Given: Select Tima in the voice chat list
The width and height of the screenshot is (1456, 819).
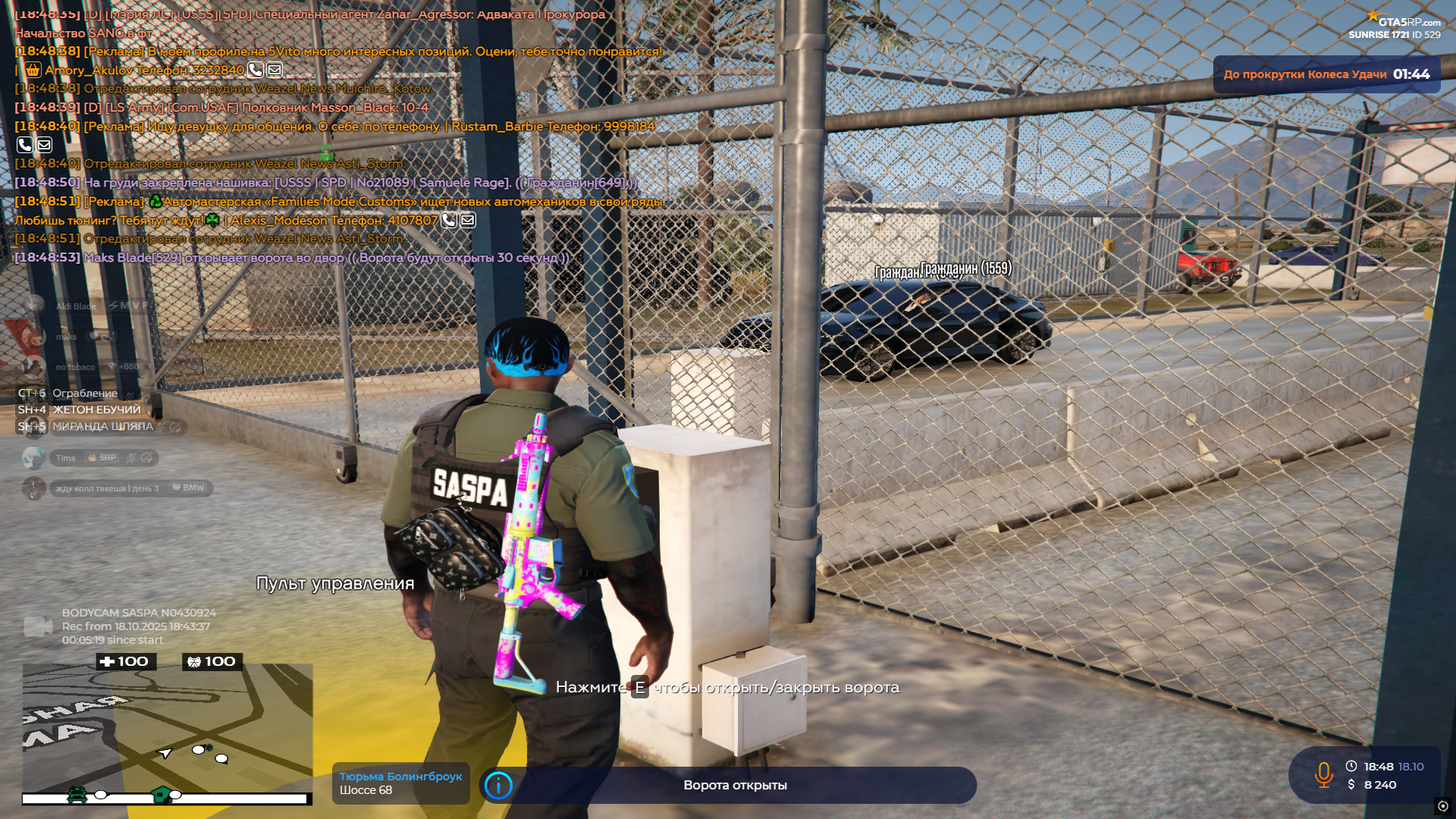Looking at the screenshot, I should tap(66, 458).
